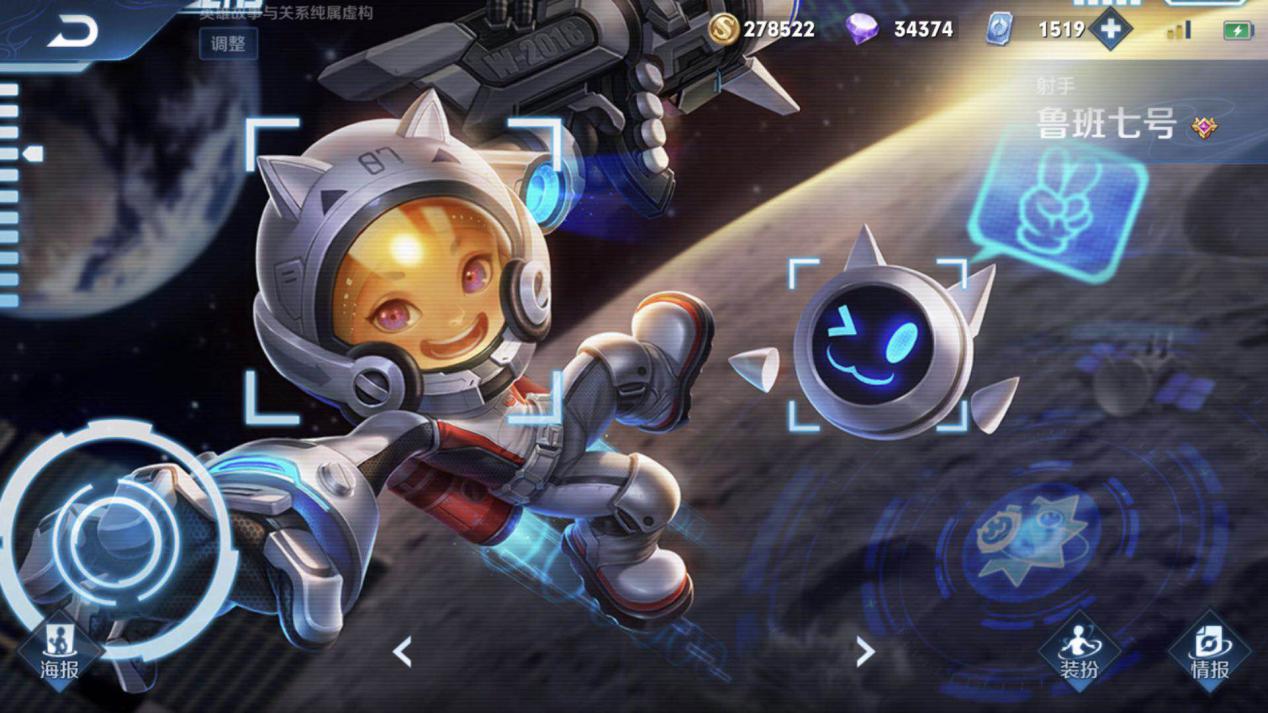The width and height of the screenshot is (1268, 713).
Task: Tap the gold coin currency icon
Action: tap(723, 29)
